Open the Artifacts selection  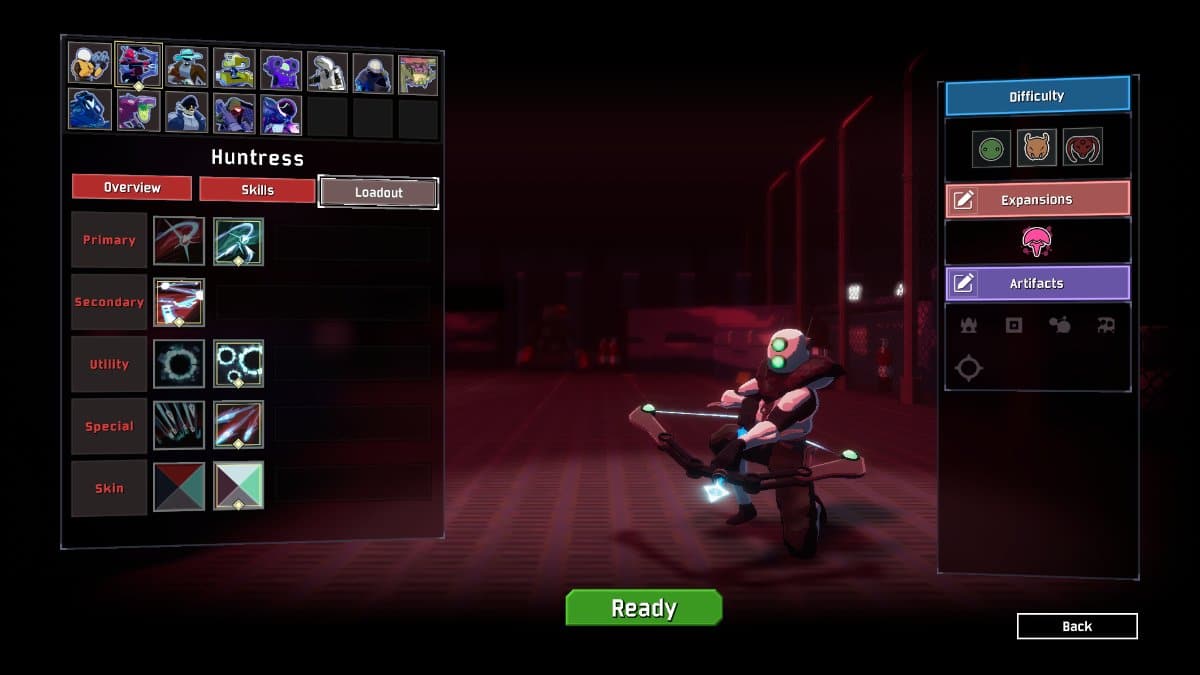1037,284
